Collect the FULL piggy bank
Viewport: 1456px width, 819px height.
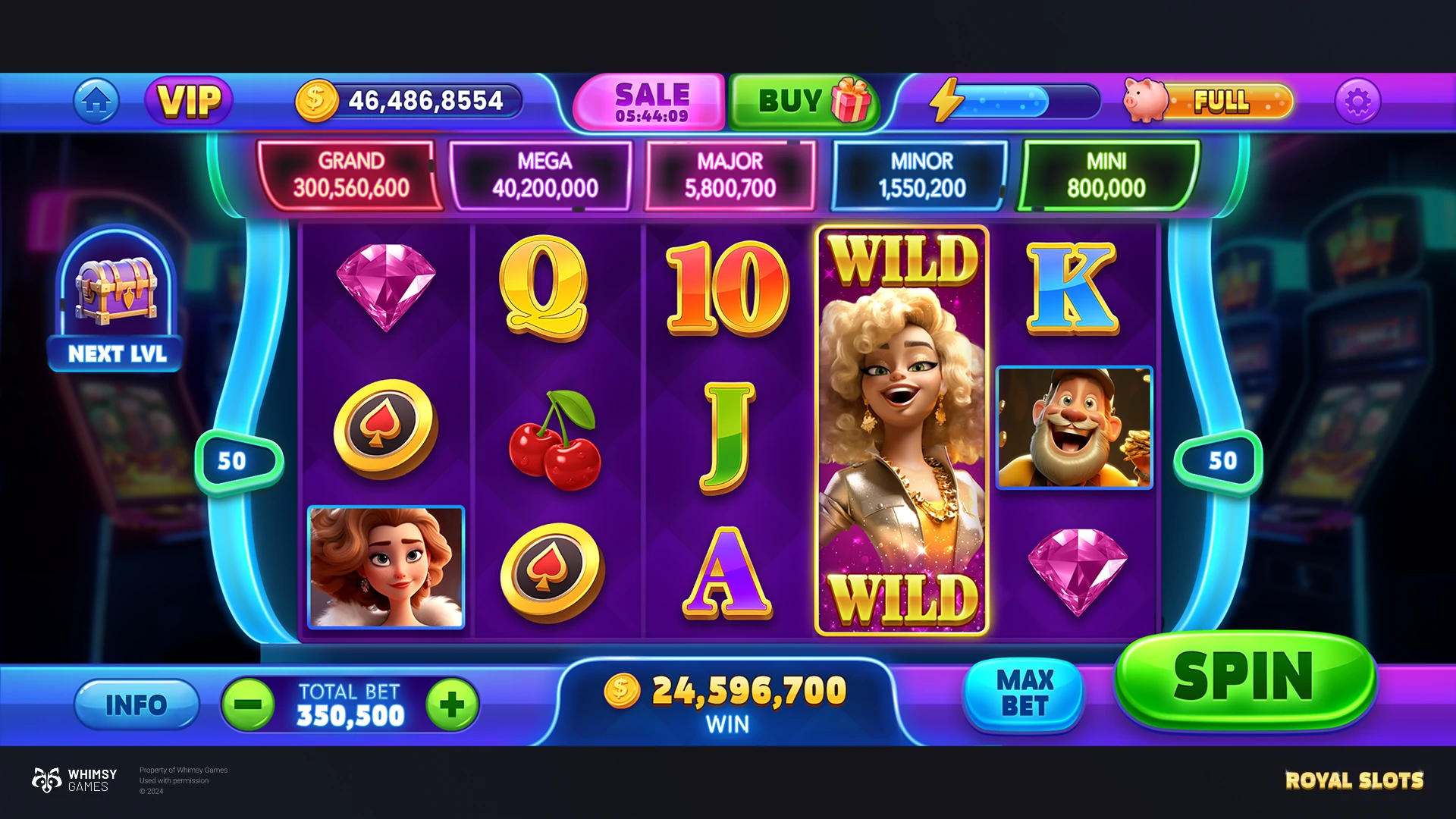1208,101
